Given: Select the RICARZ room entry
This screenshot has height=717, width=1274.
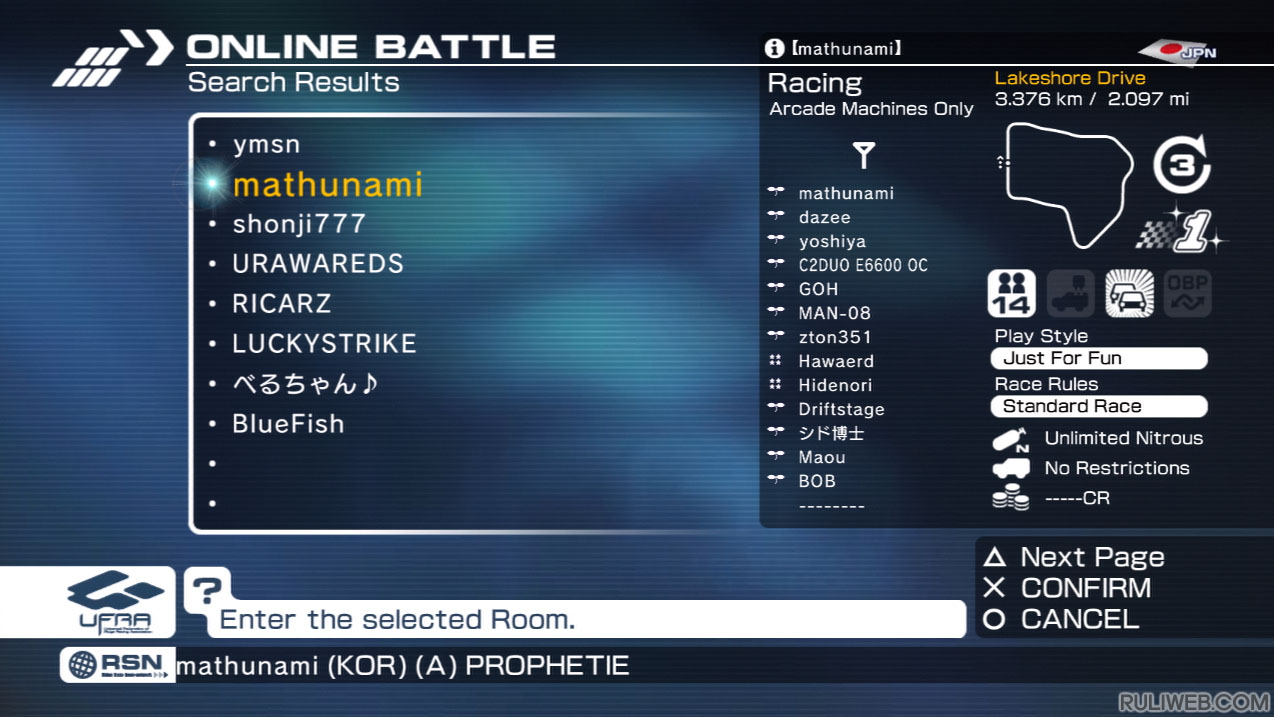Looking at the screenshot, I should 281,304.
